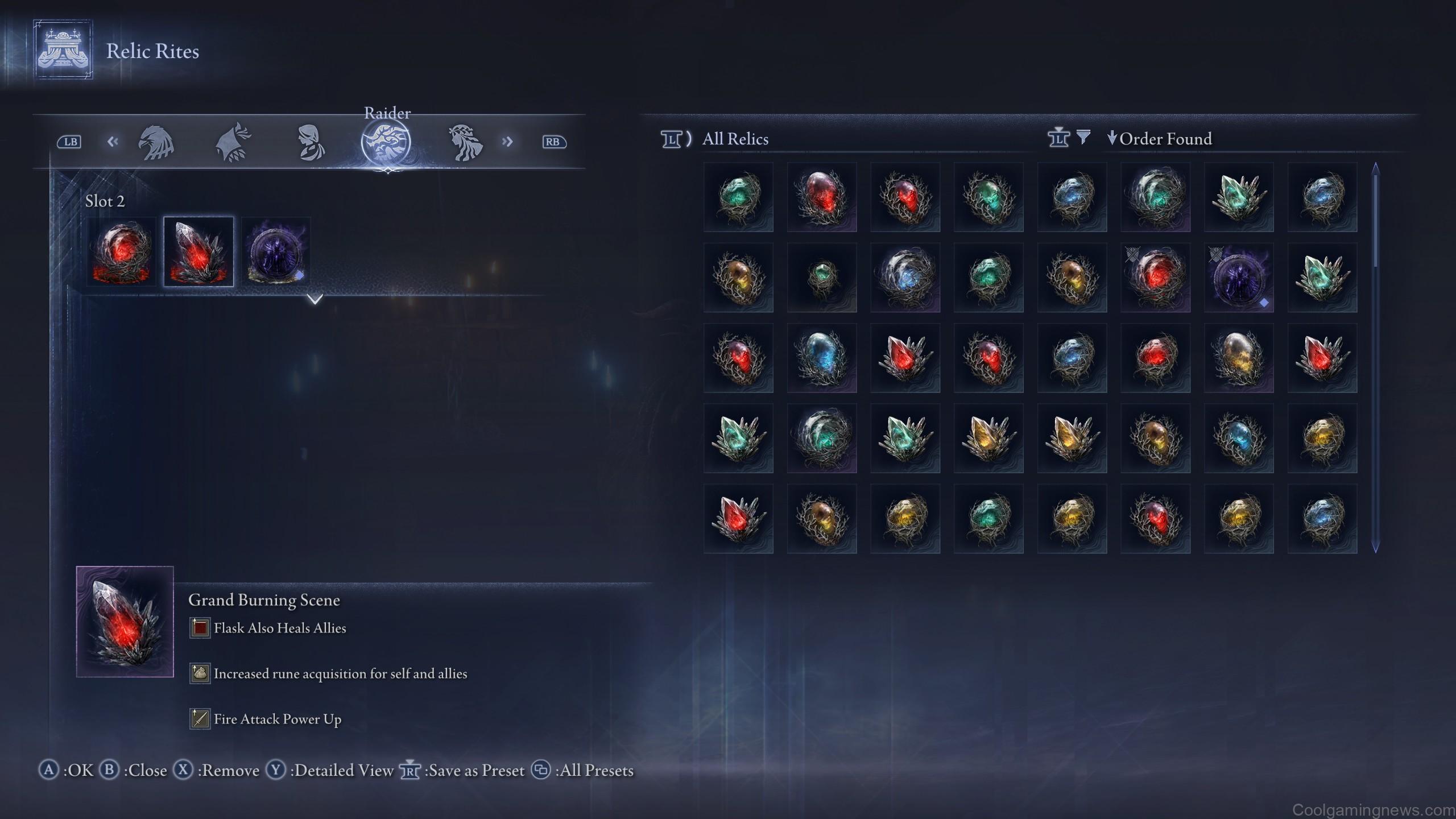Click the Relic Rites emblem in the top corner
Viewport: 1456px width, 819px height.
point(63,50)
